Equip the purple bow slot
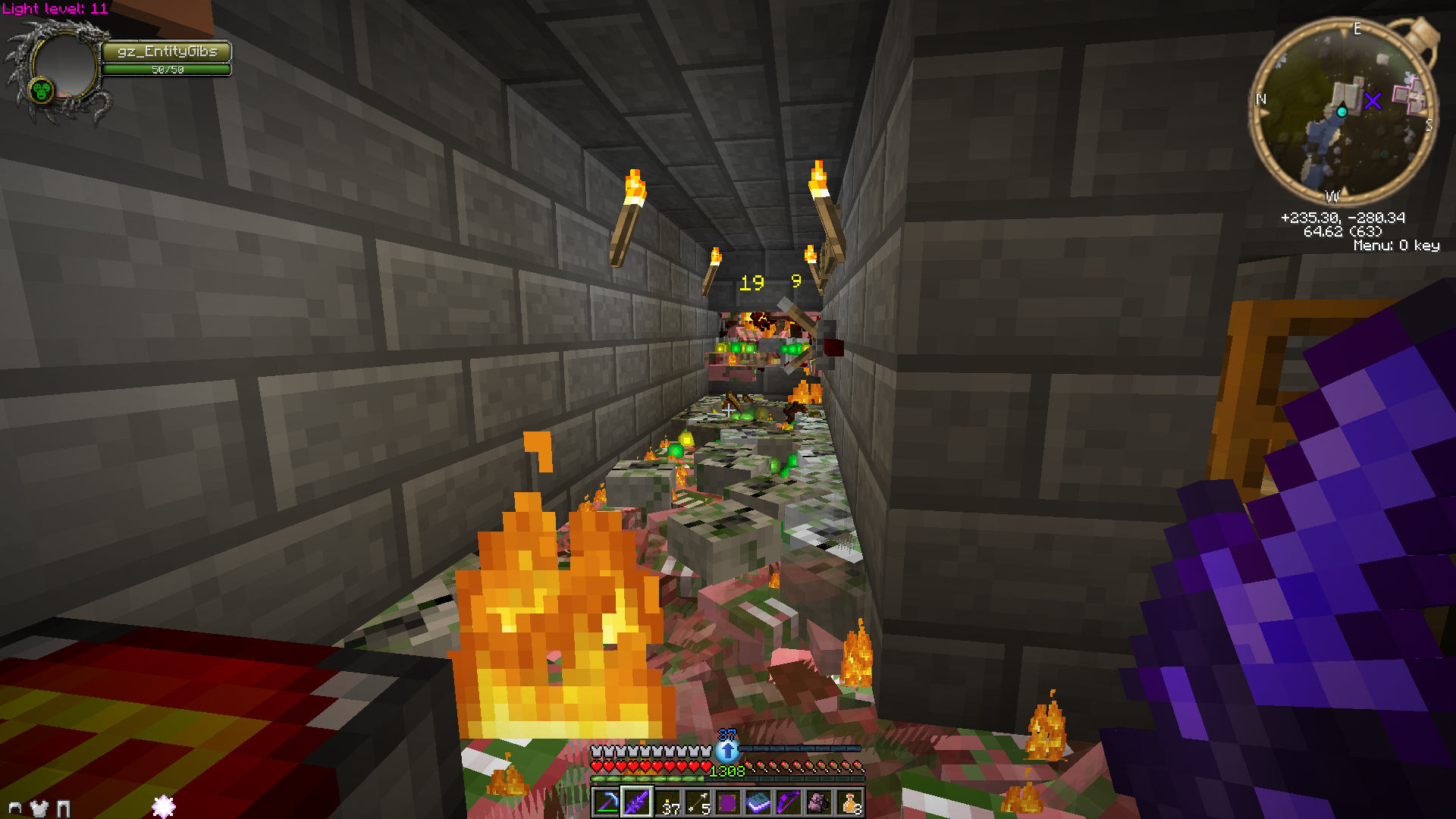The height and width of the screenshot is (819, 1456). 789,802
